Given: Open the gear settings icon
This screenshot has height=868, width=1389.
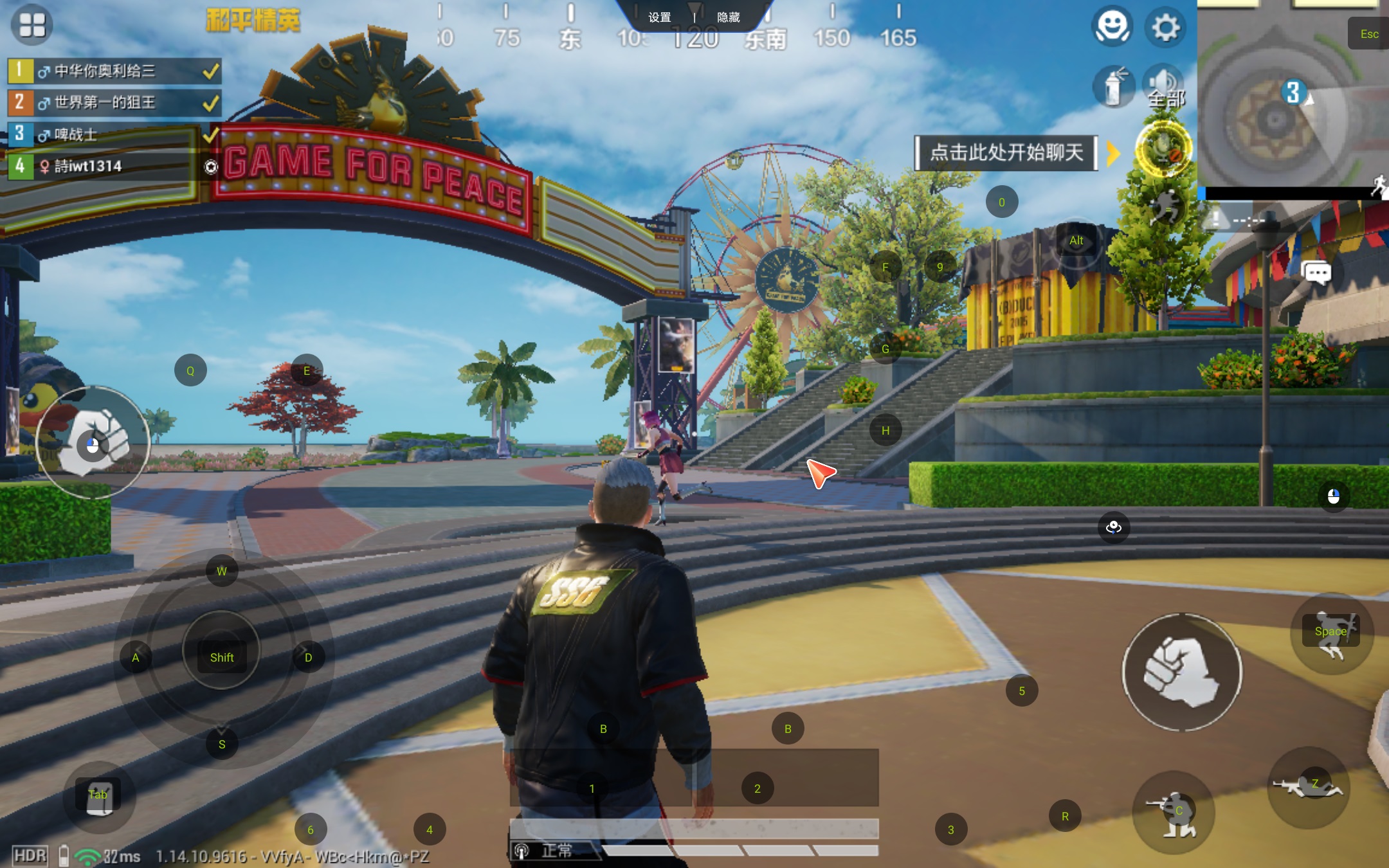Looking at the screenshot, I should 1165,28.
